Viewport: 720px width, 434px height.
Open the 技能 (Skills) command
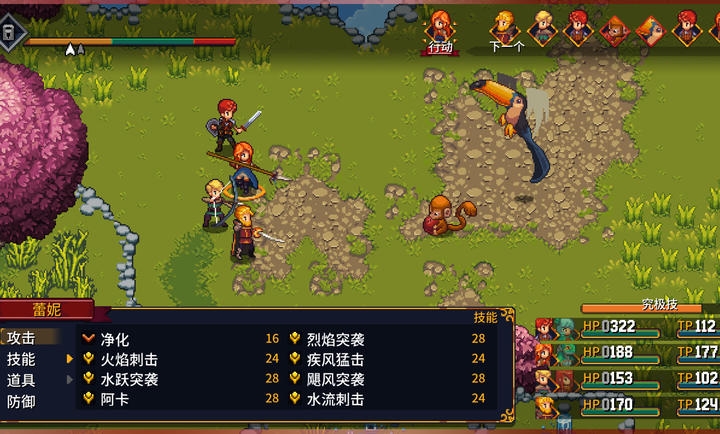(21, 359)
